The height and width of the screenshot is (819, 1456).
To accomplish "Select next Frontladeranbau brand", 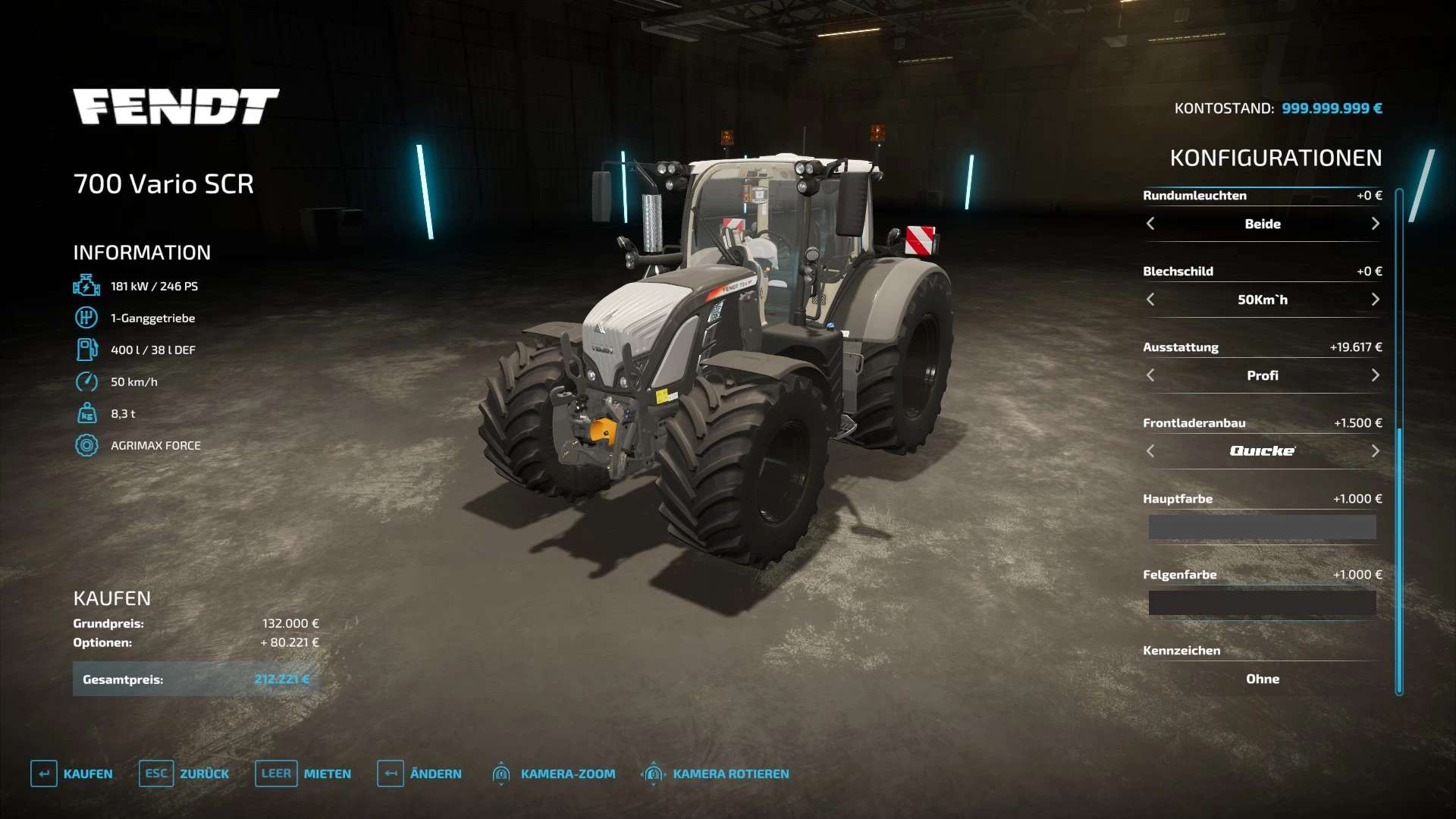I will (x=1375, y=451).
